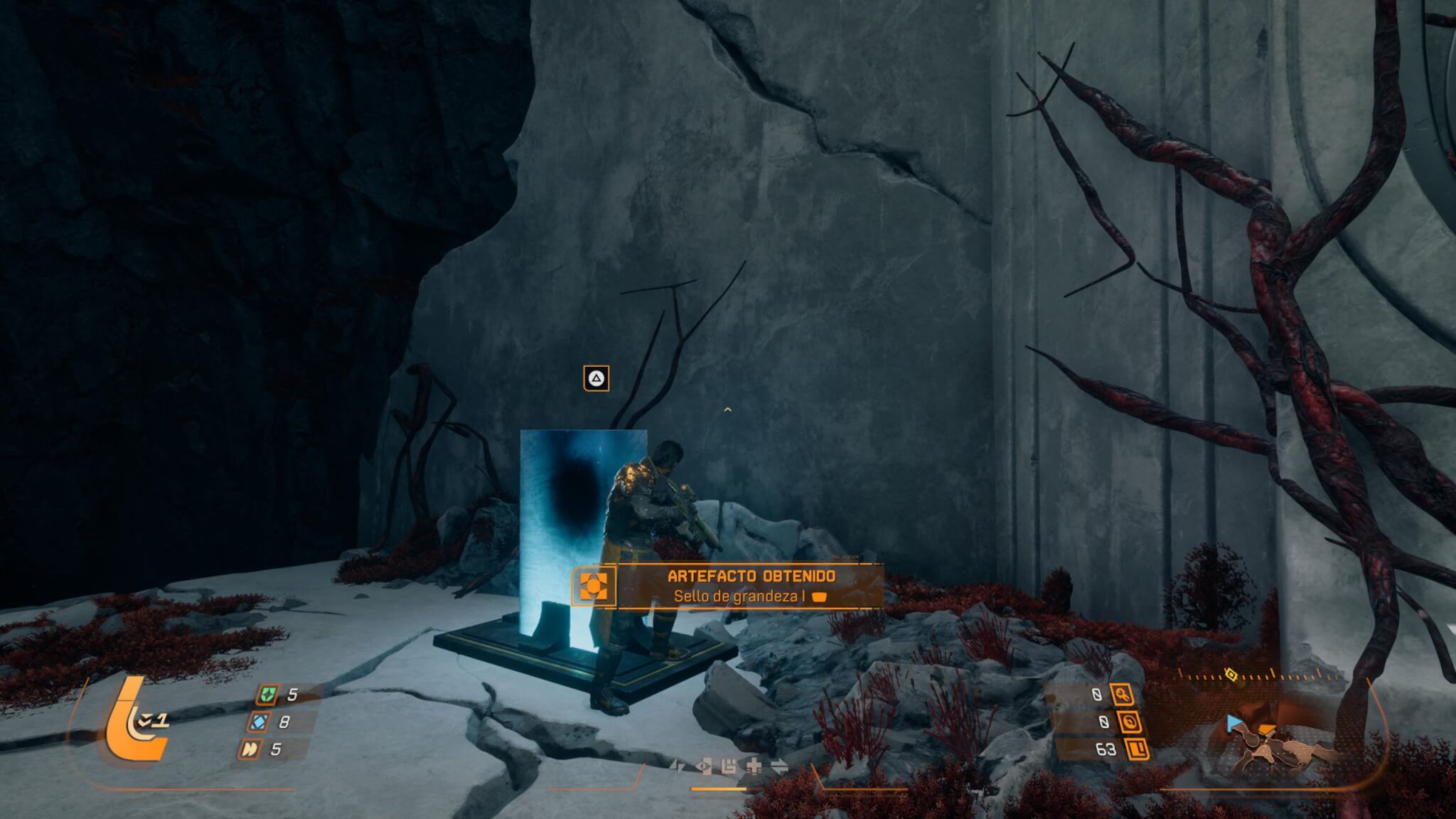This screenshot has height=819, width=1456.
Task: Select the yellow double-arrow stat icon
Action: click(249, 749)
